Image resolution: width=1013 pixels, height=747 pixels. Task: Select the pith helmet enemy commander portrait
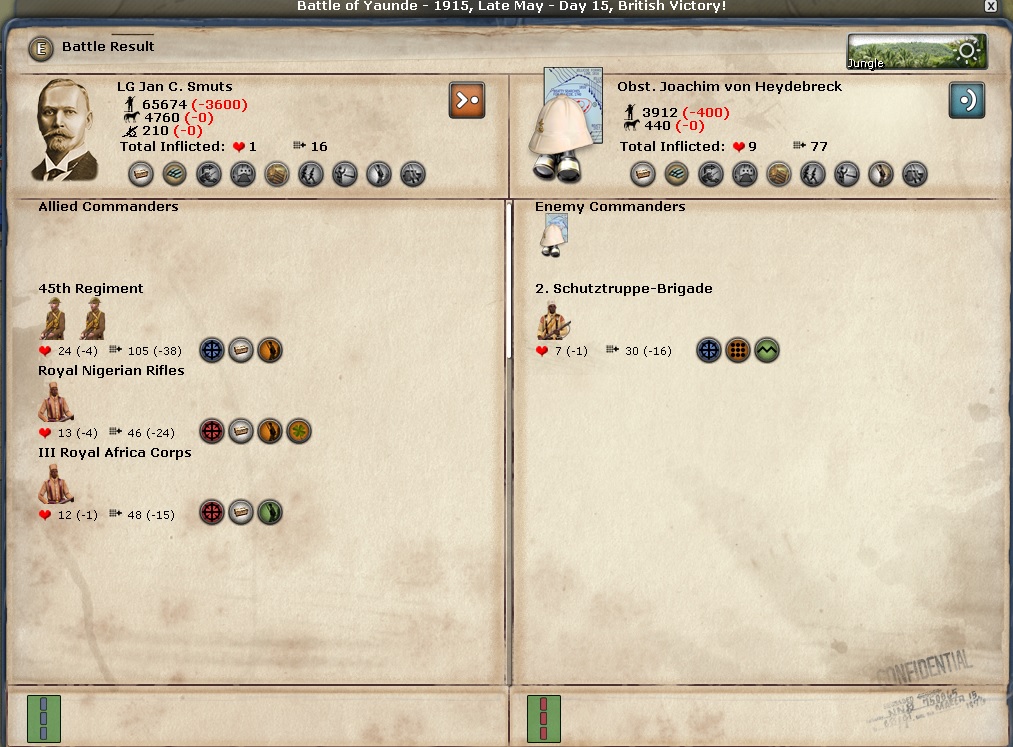567,125
